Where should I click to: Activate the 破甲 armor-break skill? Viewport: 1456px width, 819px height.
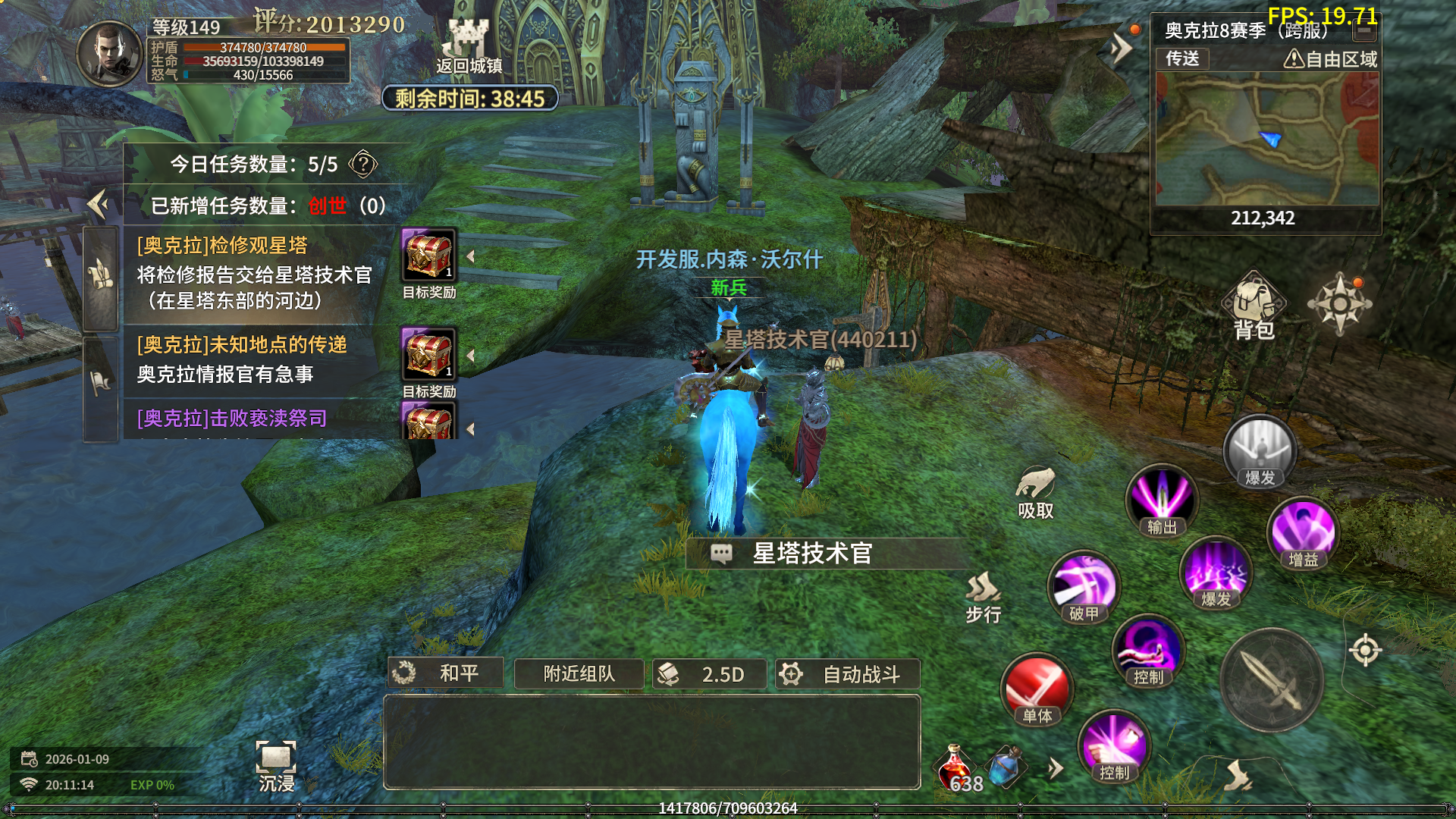[x=1083, y=586]
